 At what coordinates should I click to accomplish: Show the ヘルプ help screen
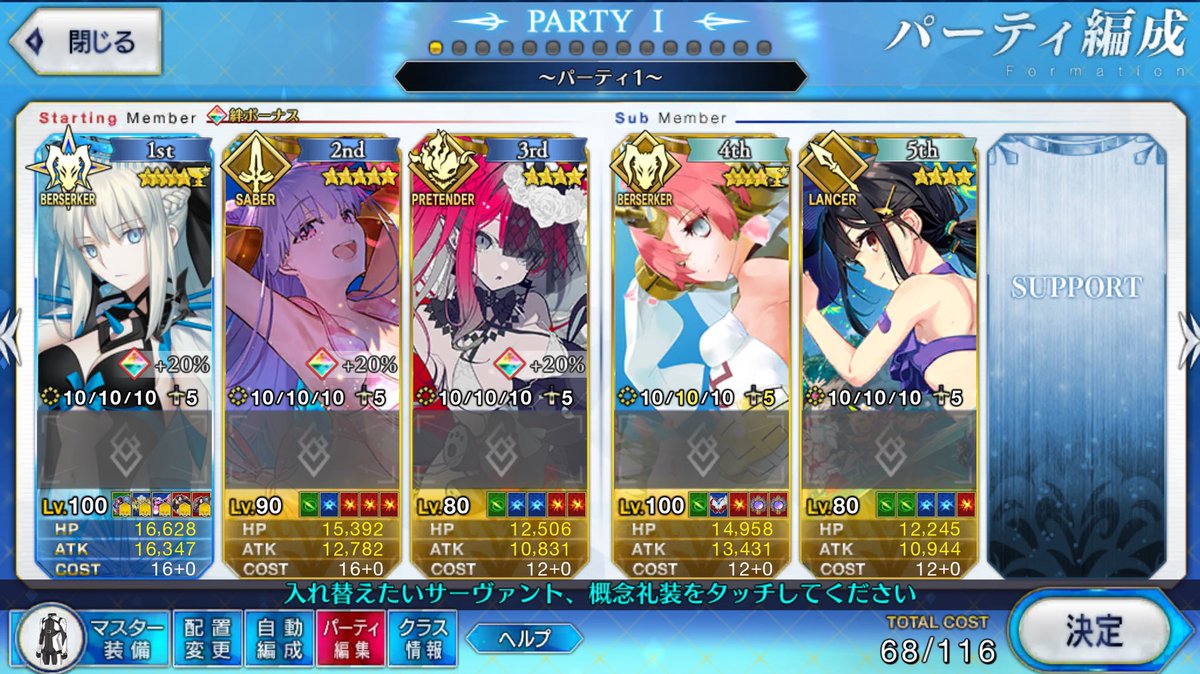tap(523, 637)
